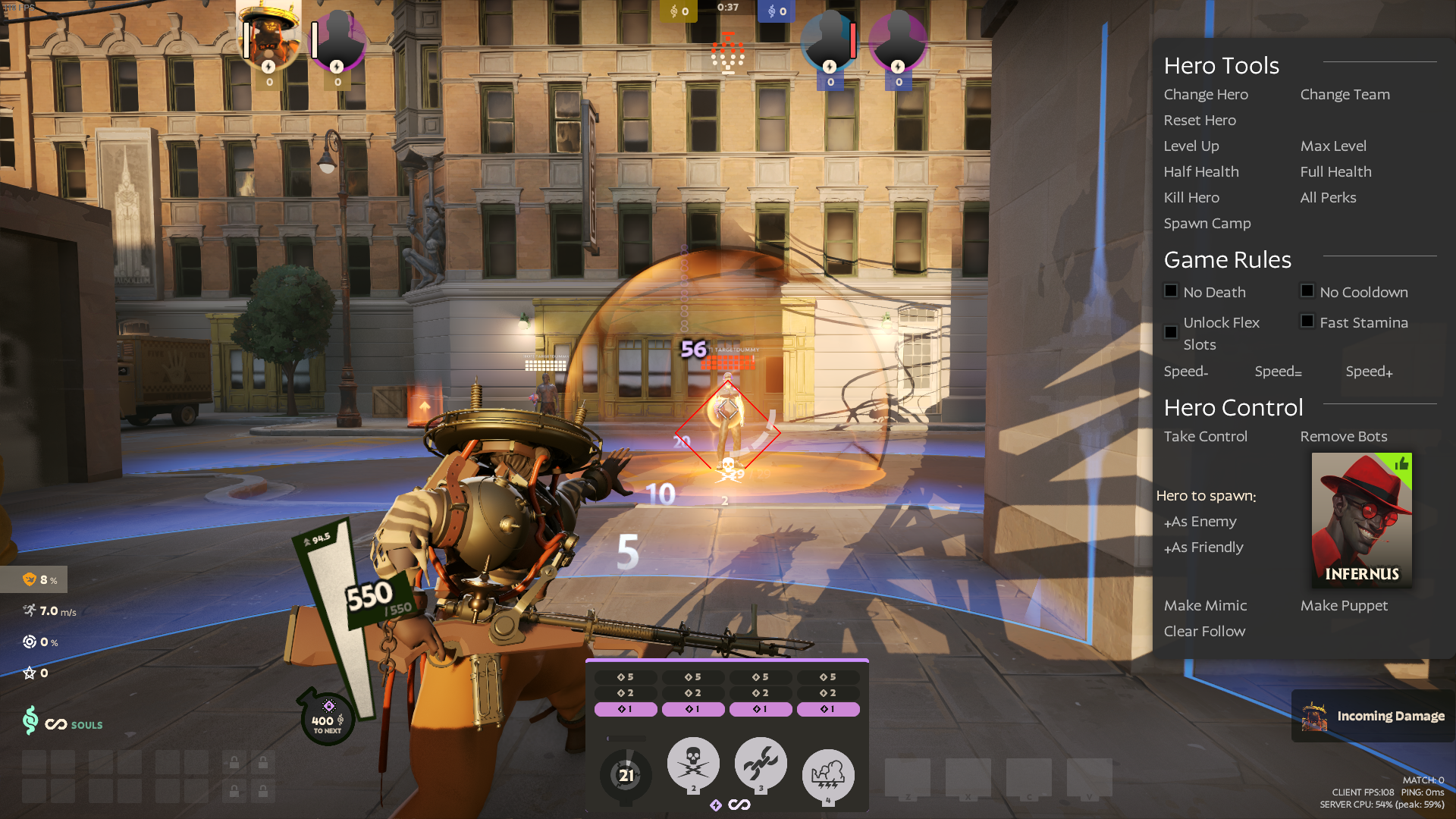
Task: Click Remove Bots
Action: click(1343, 437)
